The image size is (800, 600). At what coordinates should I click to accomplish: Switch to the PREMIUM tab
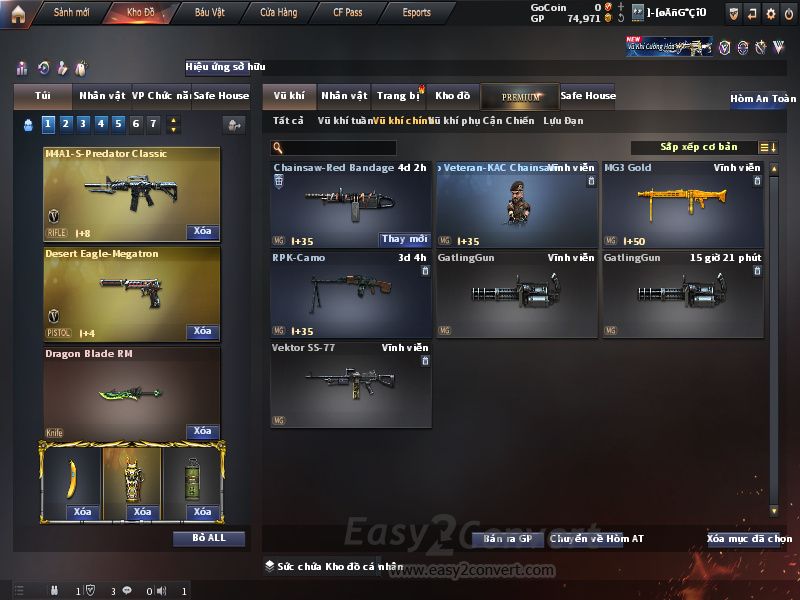[x=520, y=96]
